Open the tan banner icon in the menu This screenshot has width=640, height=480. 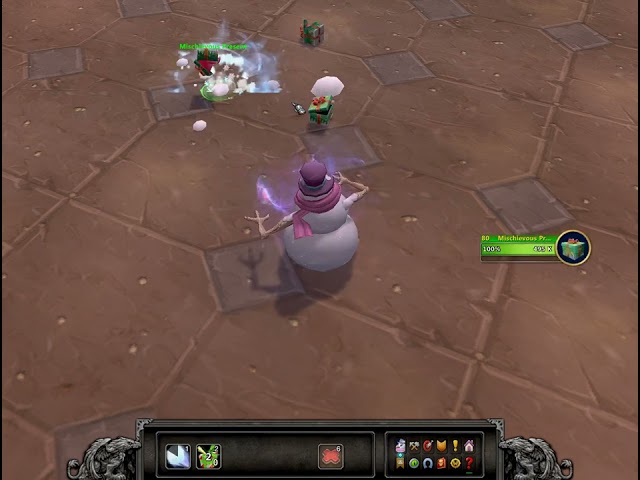tap(400, 463)
